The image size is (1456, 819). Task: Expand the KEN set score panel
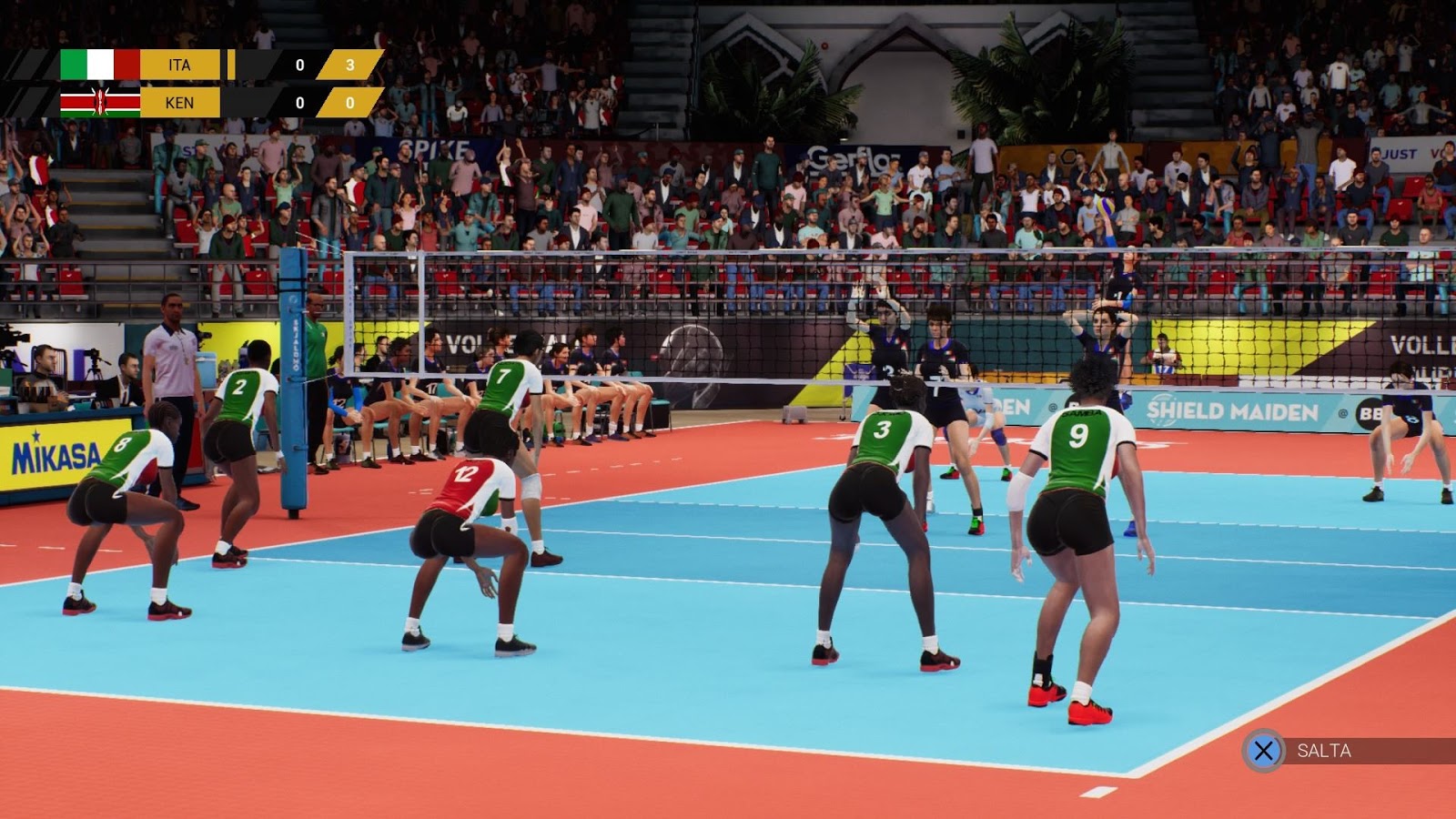click(x=351, y=102)
